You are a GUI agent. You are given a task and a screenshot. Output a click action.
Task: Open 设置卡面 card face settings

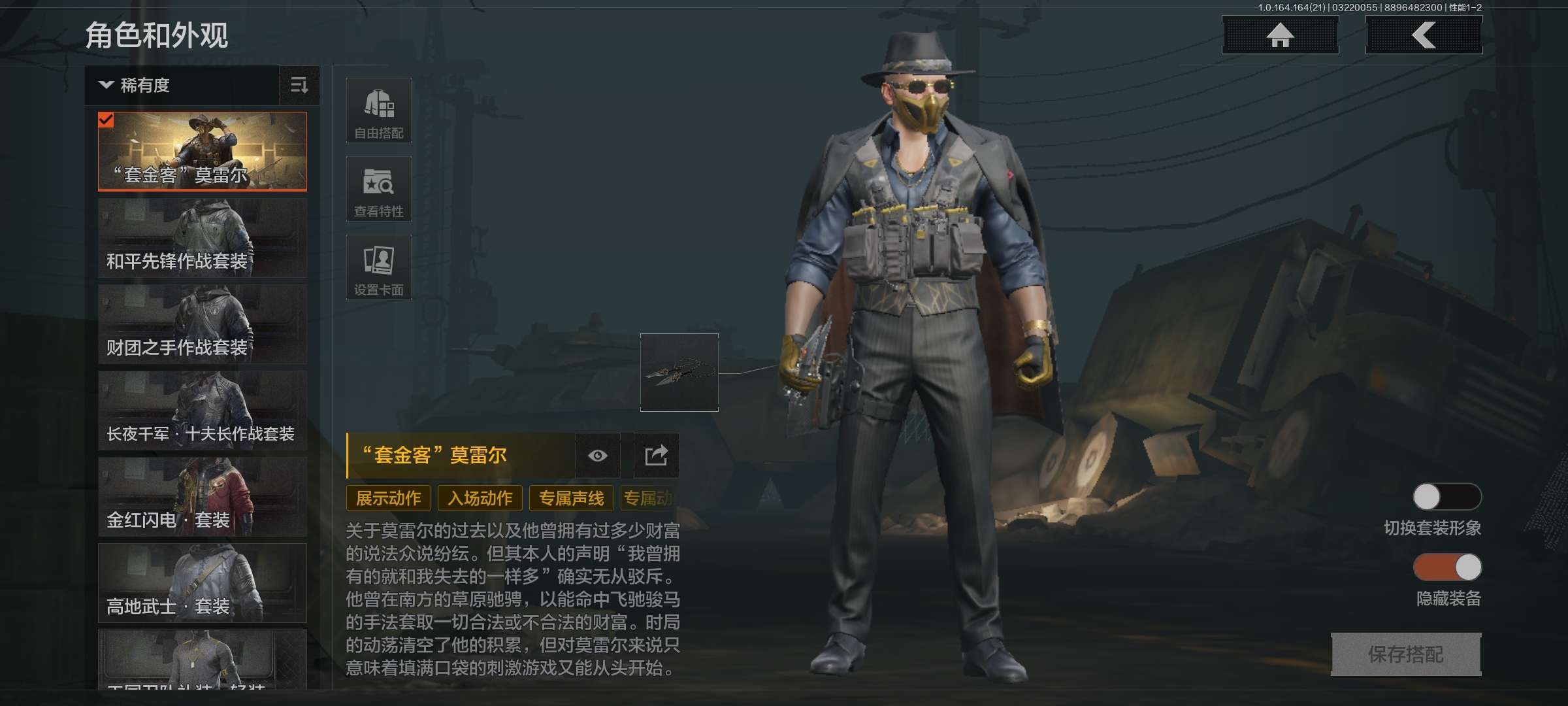[379, 267]
